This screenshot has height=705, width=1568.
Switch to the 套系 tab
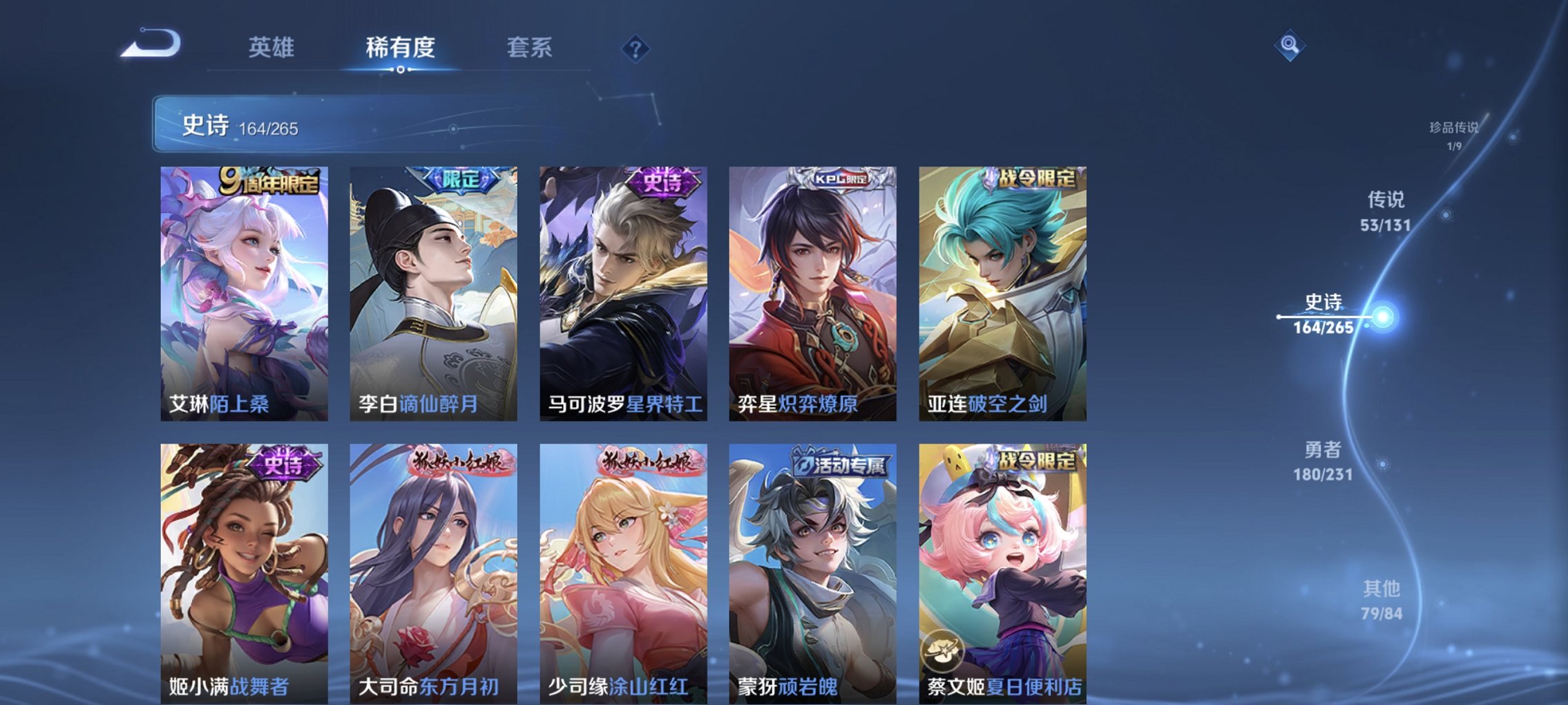pos(530,47)
